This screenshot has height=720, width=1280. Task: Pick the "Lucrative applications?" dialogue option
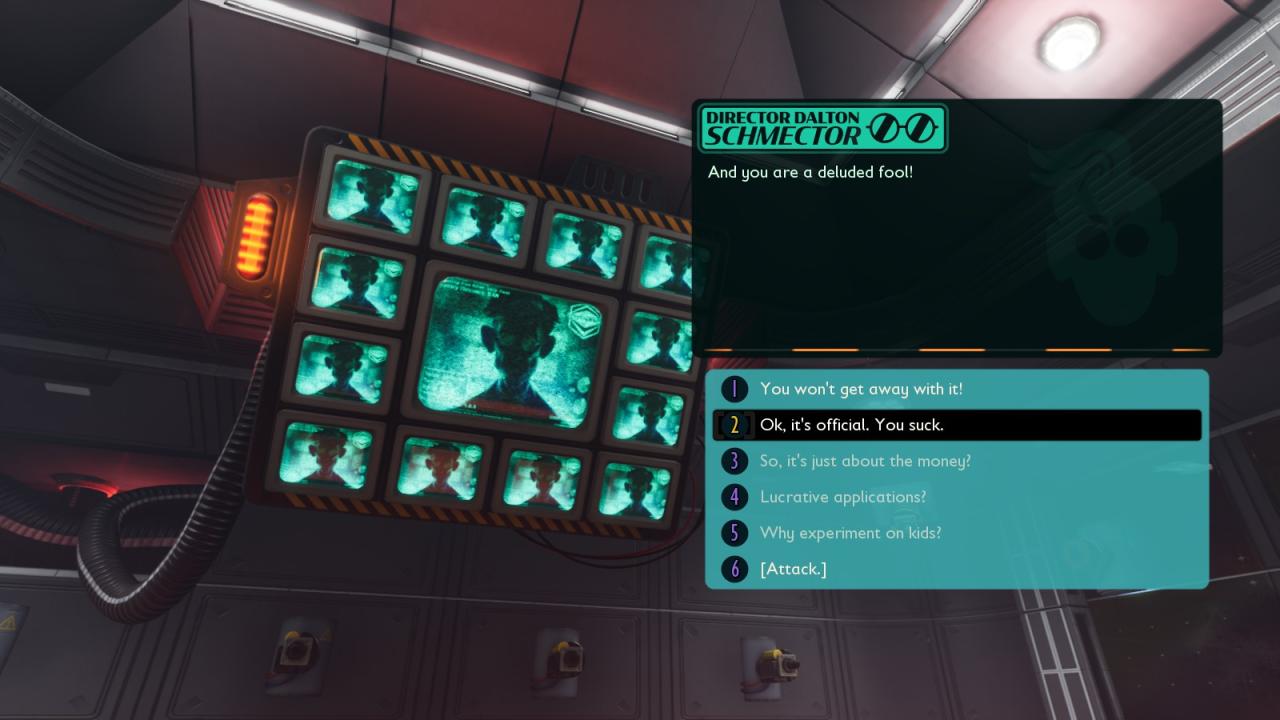click(842, 497)
